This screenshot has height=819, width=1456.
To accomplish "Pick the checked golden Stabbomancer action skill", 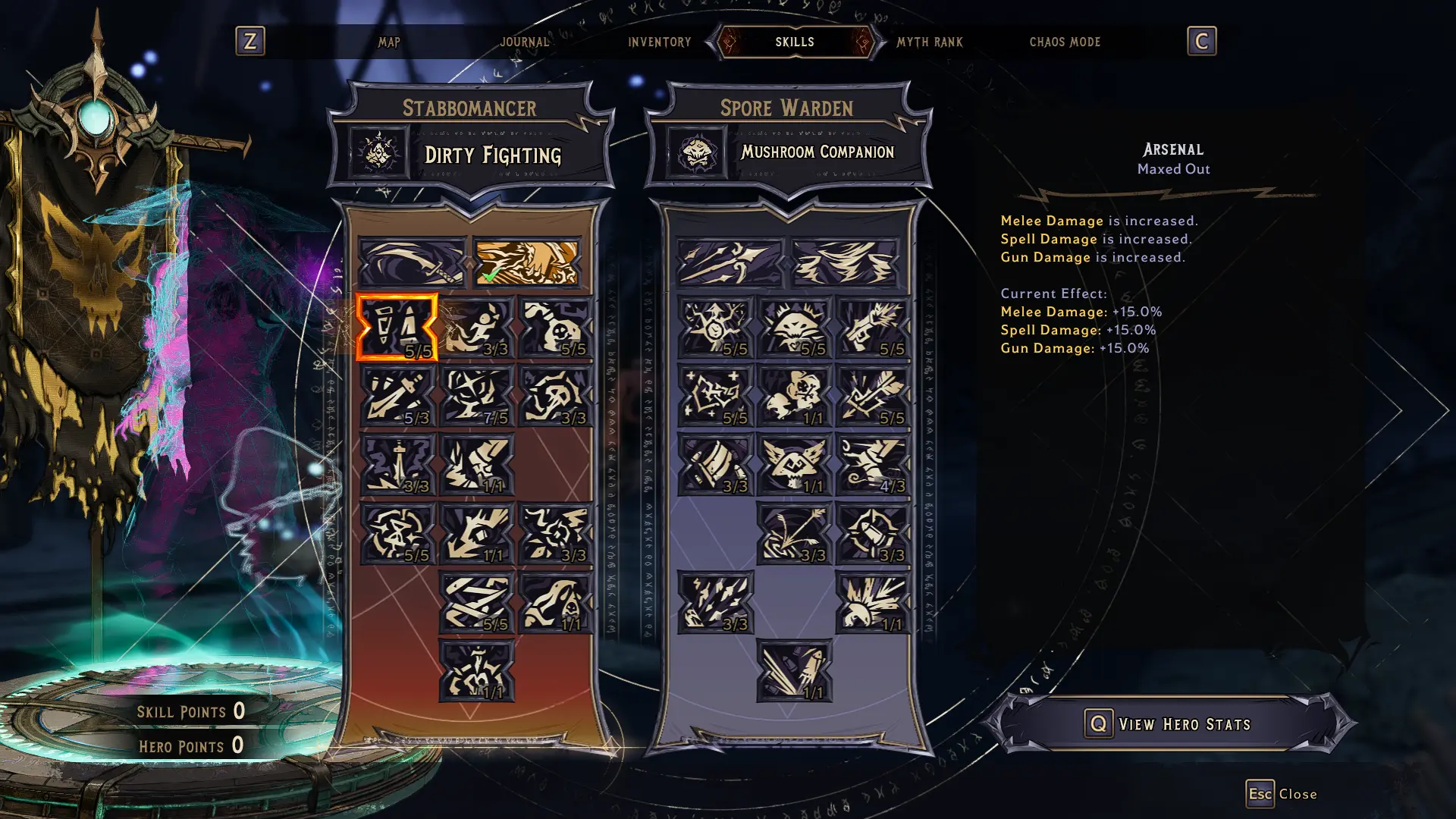I will 526,262.
